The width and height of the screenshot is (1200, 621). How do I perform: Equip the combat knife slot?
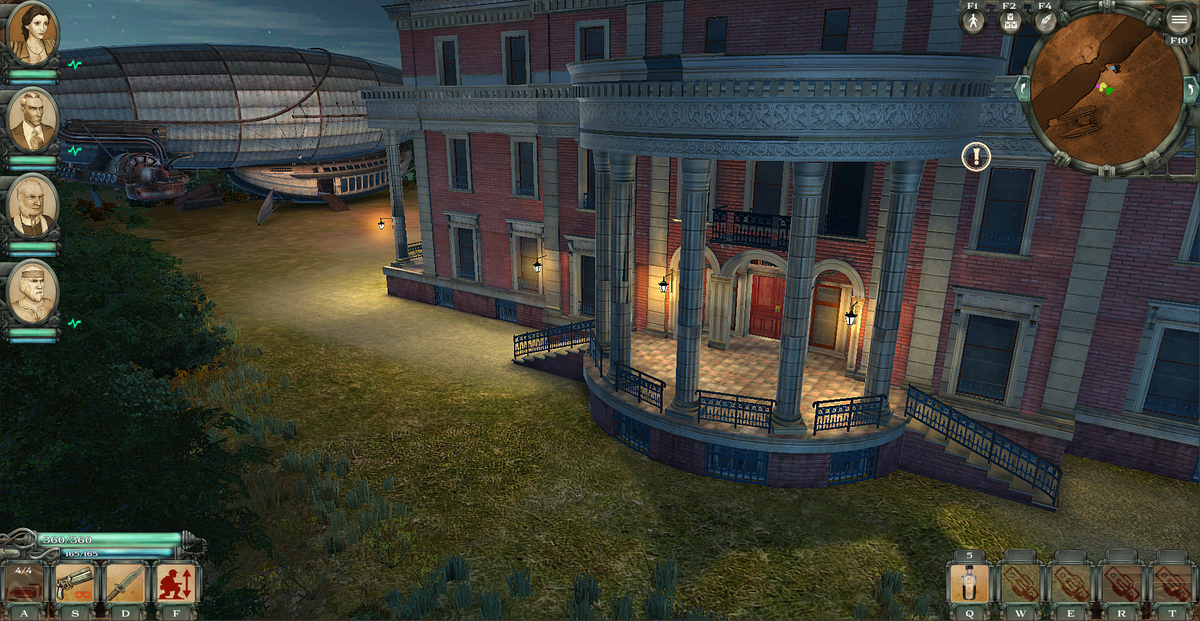pyautogui.click(x=126, y=584)
